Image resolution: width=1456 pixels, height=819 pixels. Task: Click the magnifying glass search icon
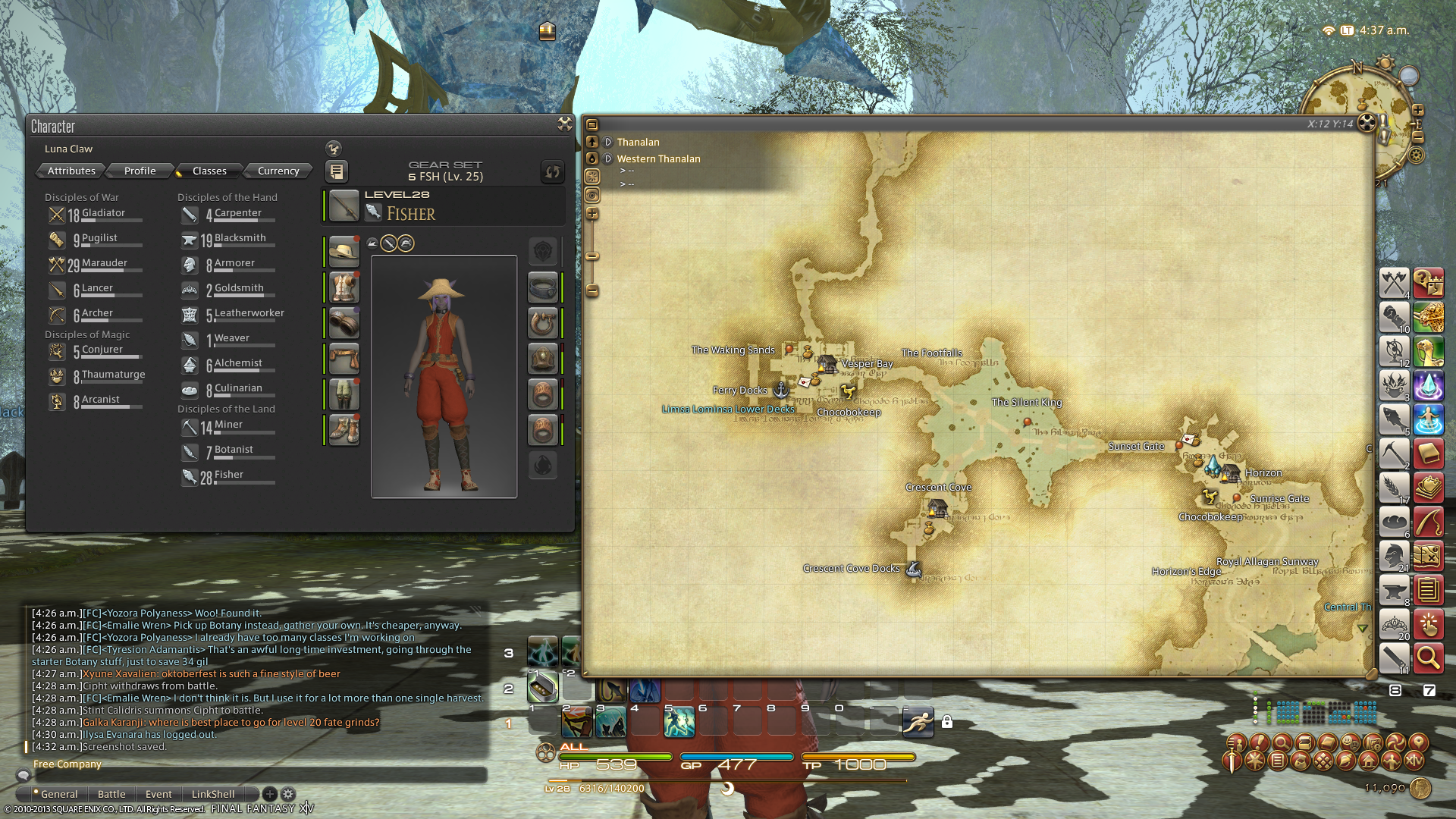(x=1428, y=657)
